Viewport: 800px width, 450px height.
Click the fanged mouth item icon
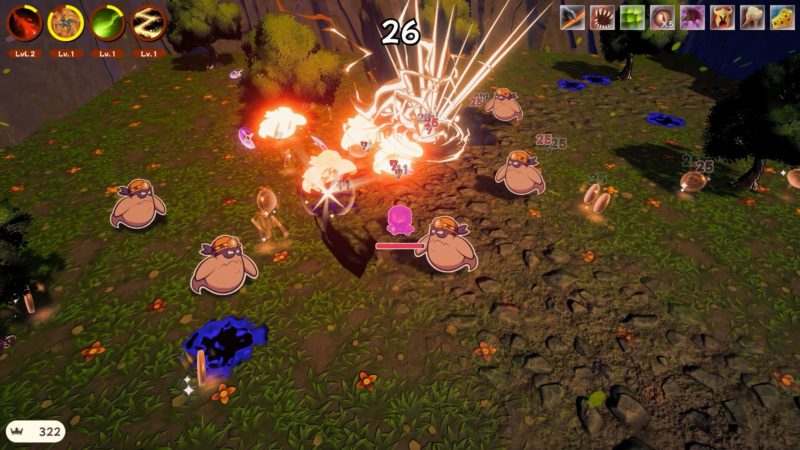[602, 17]
